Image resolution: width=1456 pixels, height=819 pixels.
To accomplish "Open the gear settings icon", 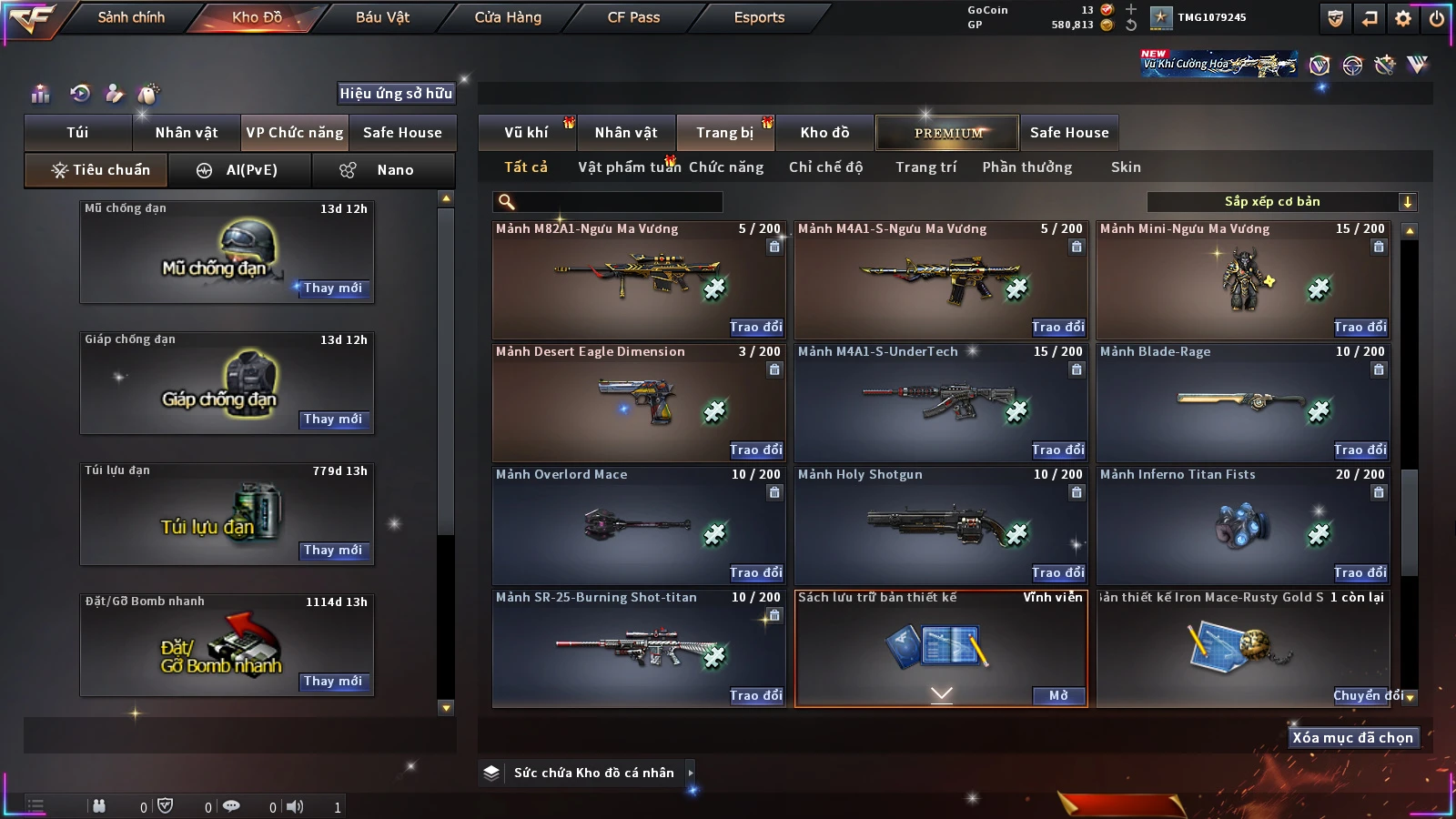I will 1403,18.
